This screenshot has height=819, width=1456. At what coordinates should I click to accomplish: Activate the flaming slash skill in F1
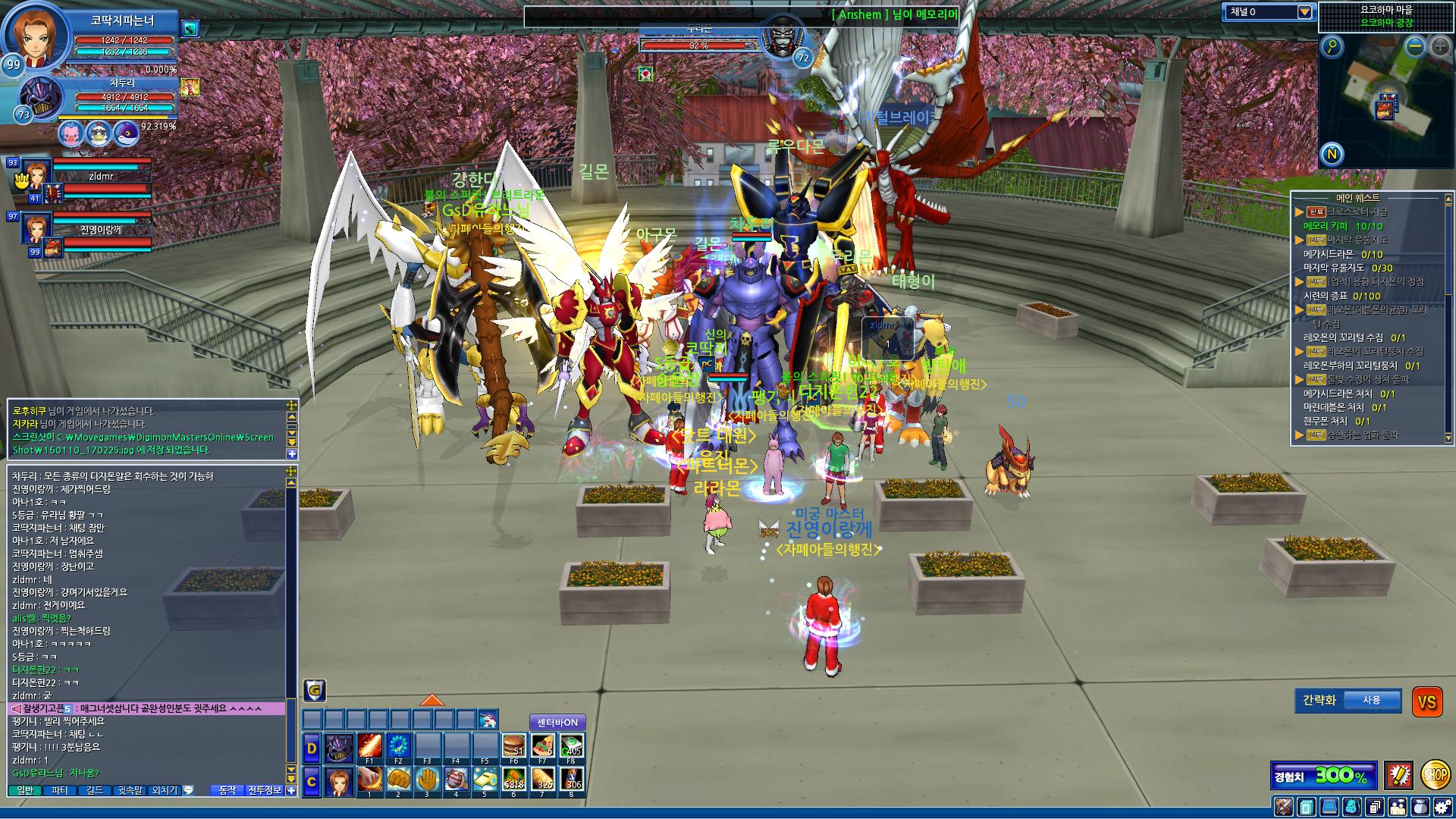coord(369,748)
